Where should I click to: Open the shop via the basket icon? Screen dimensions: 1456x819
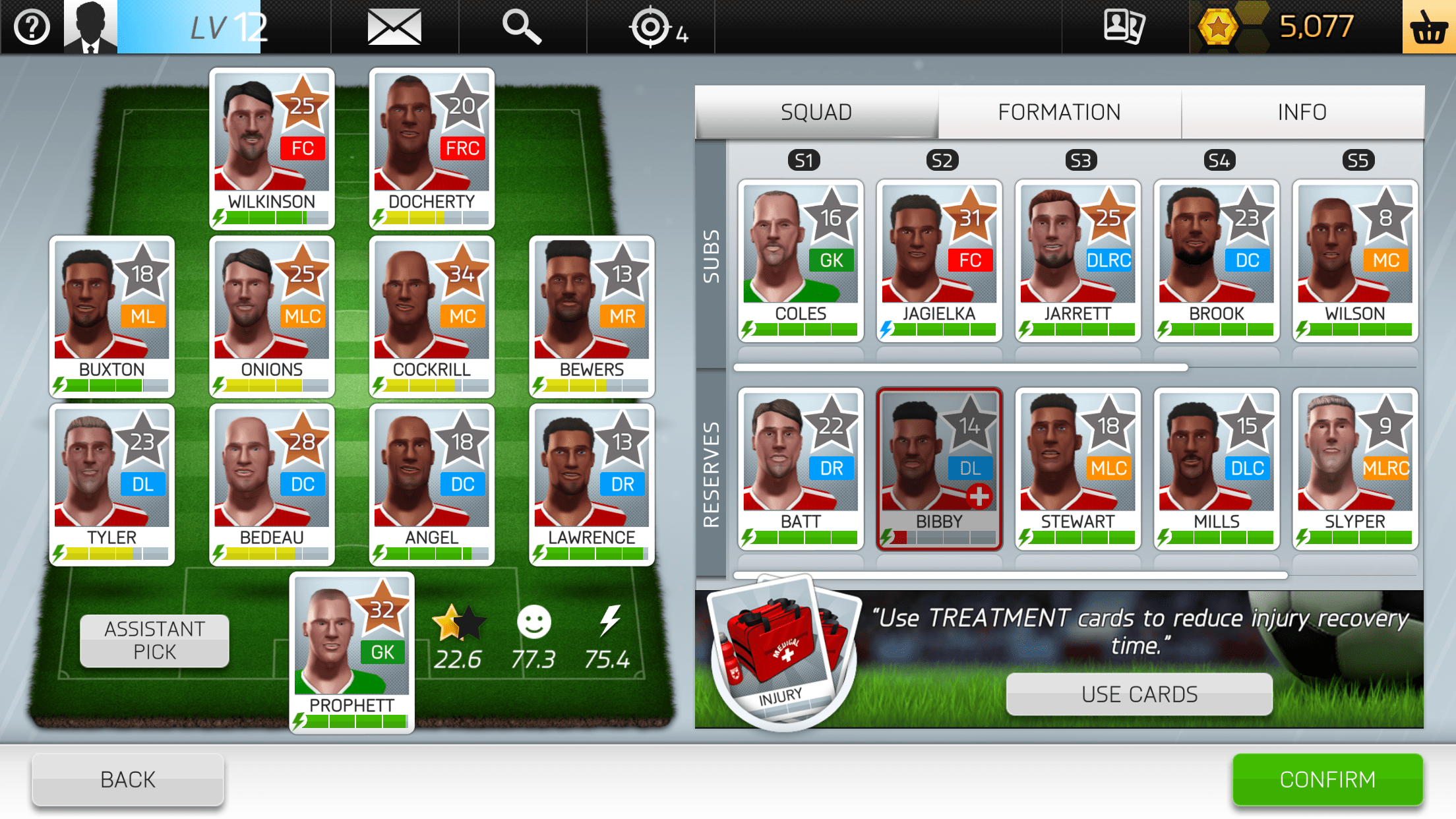[1430, 27]
